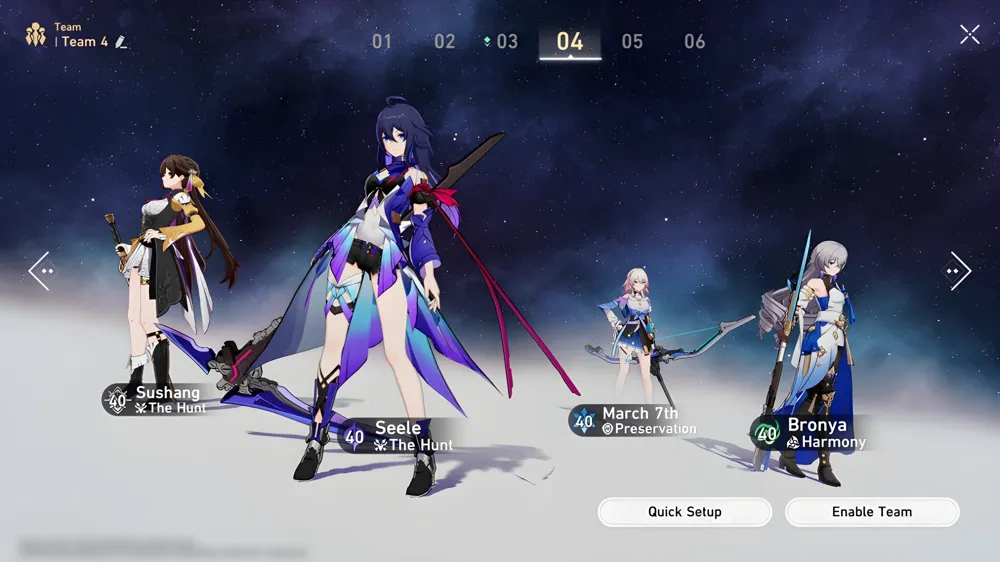
Task: Click the Quick Setup button
Action: tap(685, 512)
